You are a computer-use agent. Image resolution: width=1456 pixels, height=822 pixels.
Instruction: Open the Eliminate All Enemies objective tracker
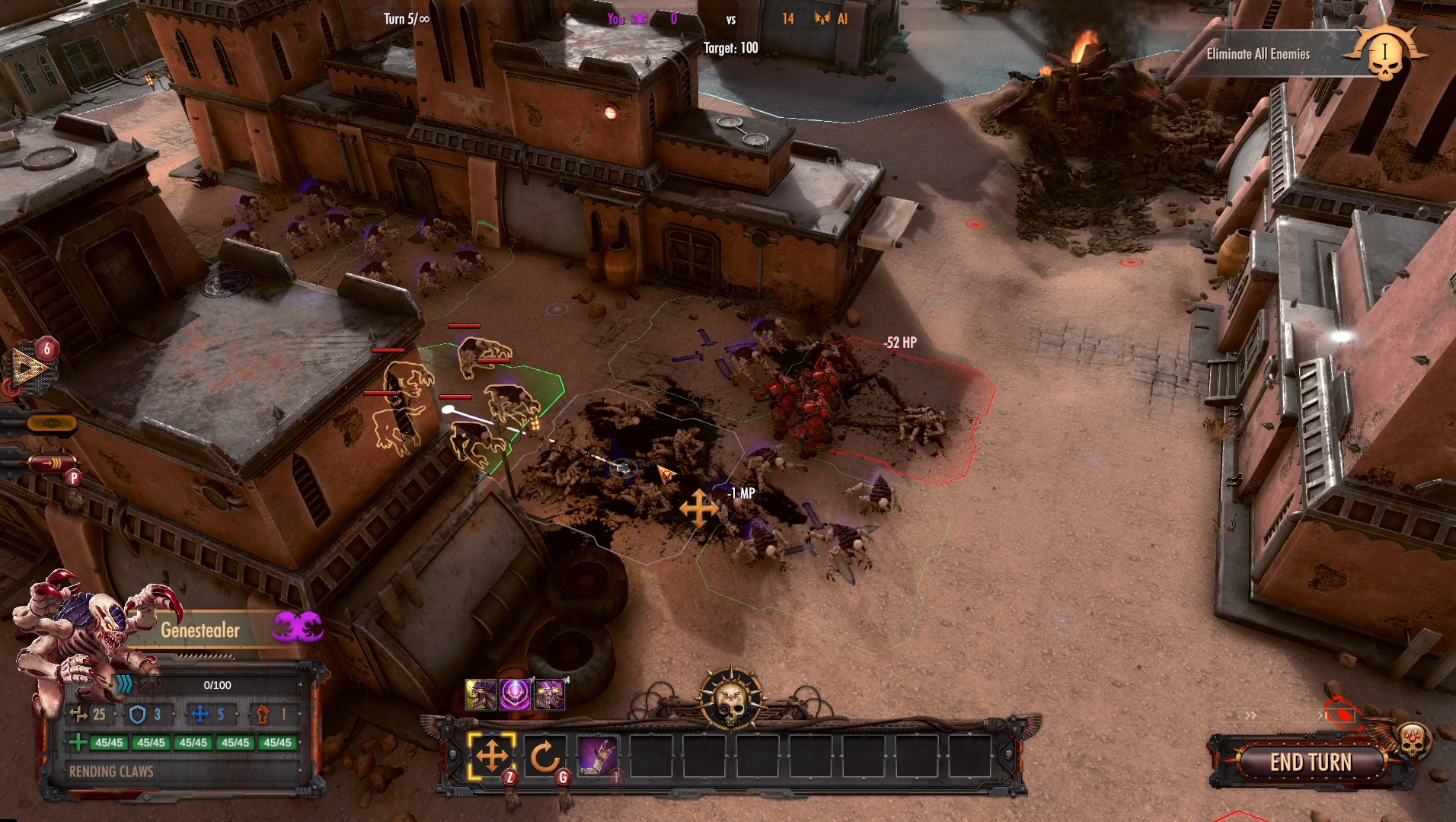coord(1258,54)
